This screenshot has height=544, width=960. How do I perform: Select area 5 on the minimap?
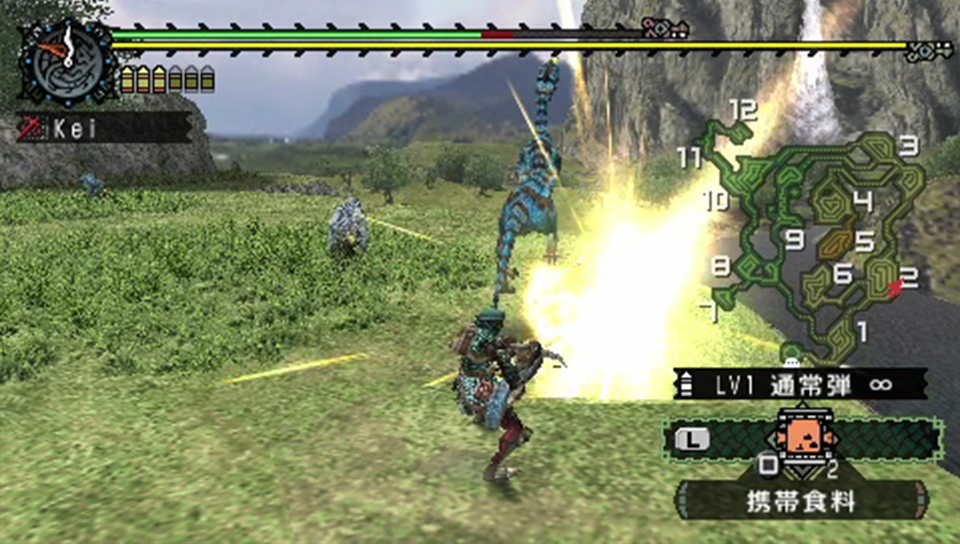[x=864, y=242]
